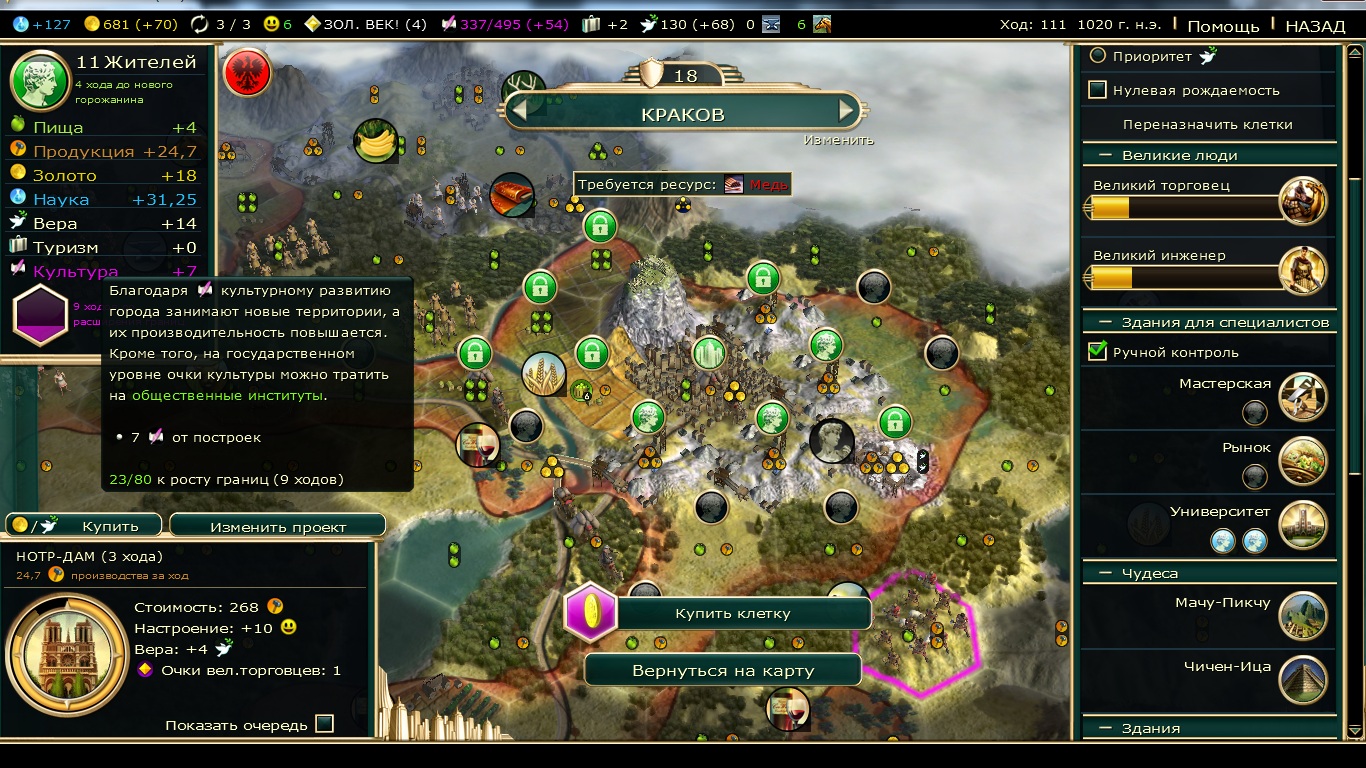Image resolution: width=1366 pixels, height=768 pixels.
Task: Toggle the Показать очередь checkbox
Action: click(324, 724)
